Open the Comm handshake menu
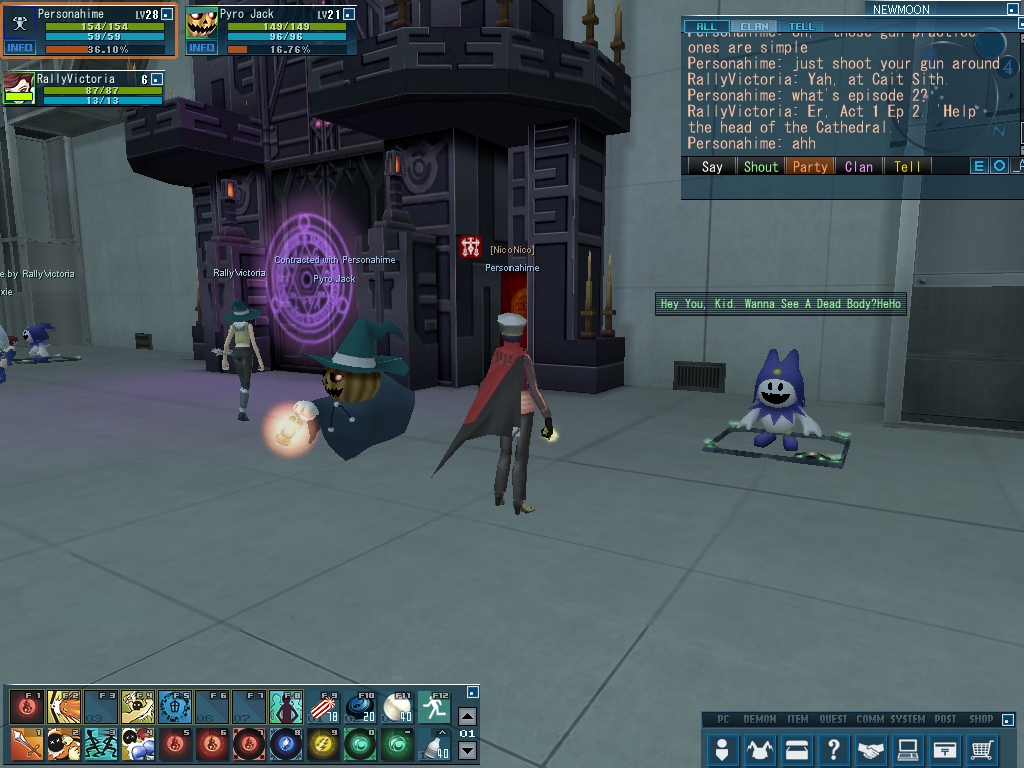 870,748
